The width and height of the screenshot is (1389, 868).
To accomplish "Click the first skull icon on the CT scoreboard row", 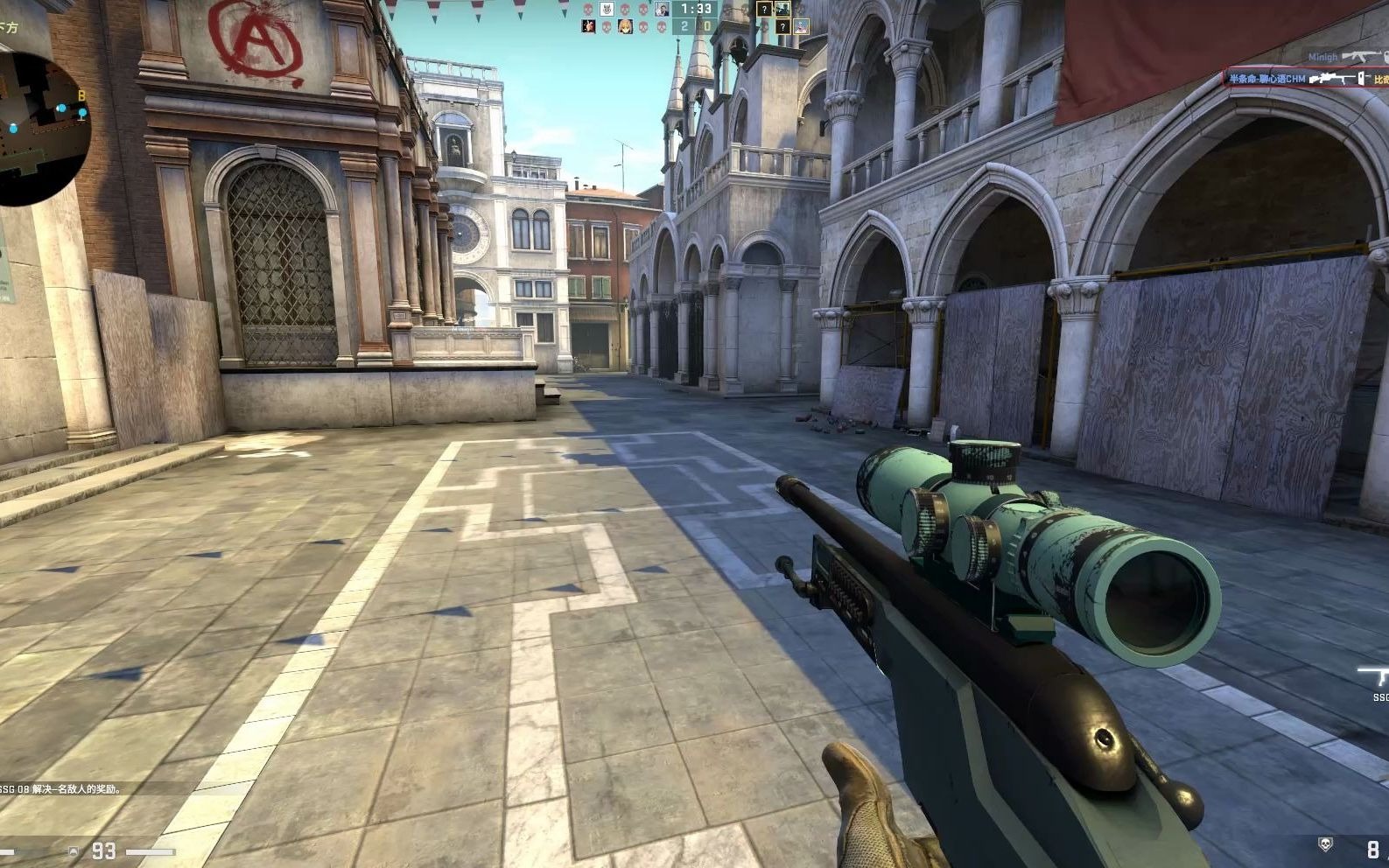I will (586, 9).
